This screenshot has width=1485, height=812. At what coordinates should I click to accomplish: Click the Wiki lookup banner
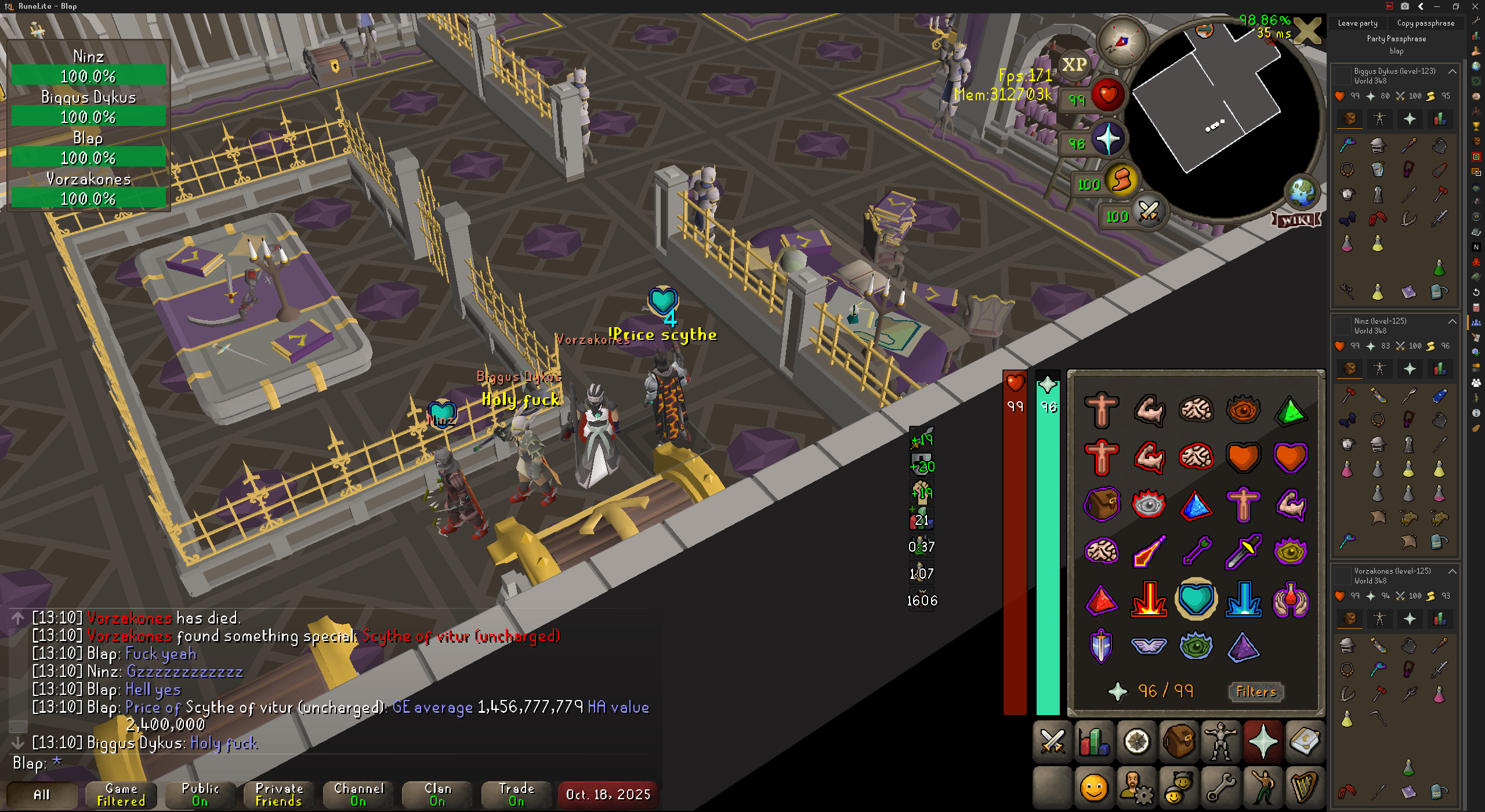(x=1296, y=220)
